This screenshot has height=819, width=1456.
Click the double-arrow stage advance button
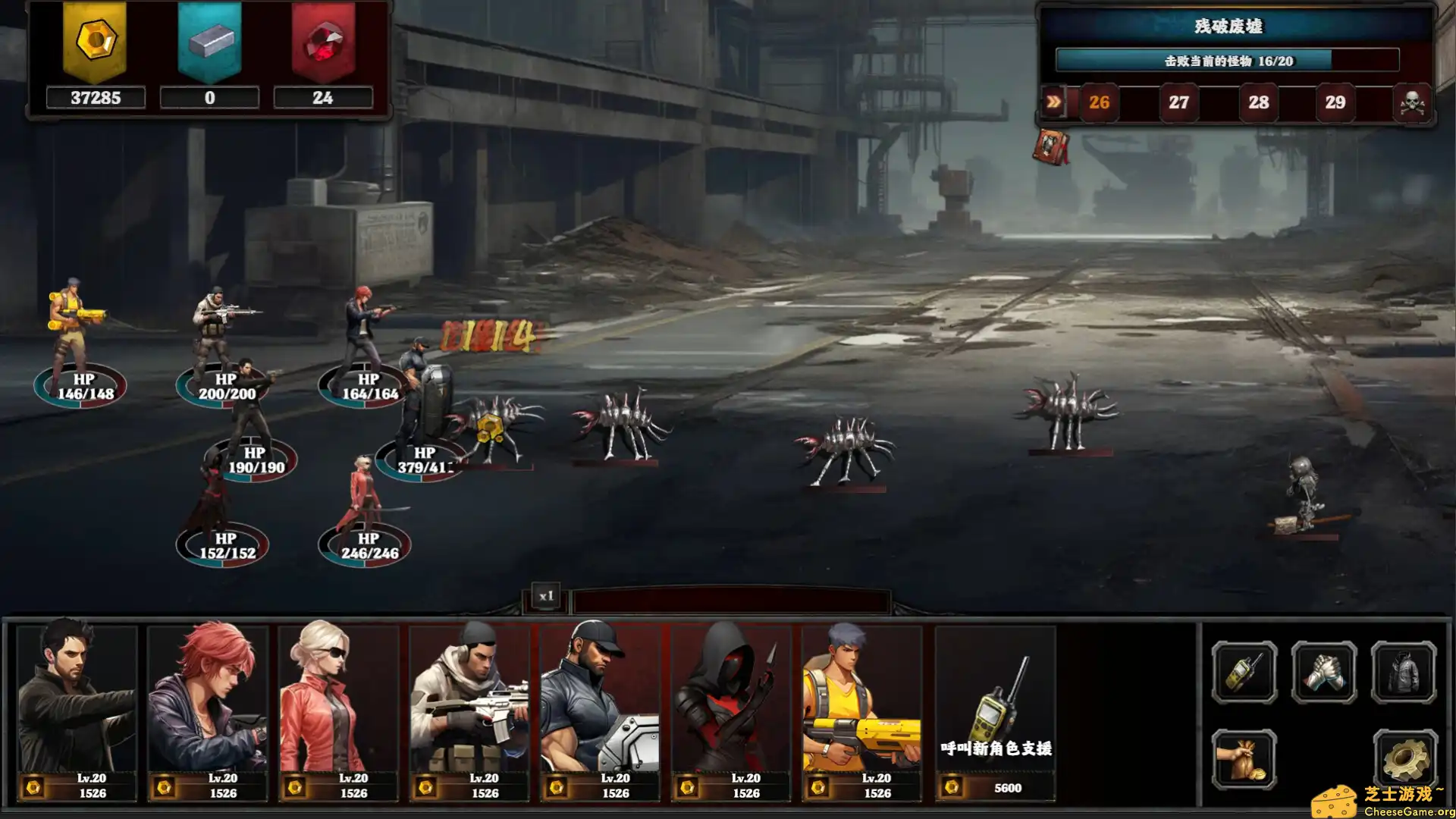[1053, 102]
